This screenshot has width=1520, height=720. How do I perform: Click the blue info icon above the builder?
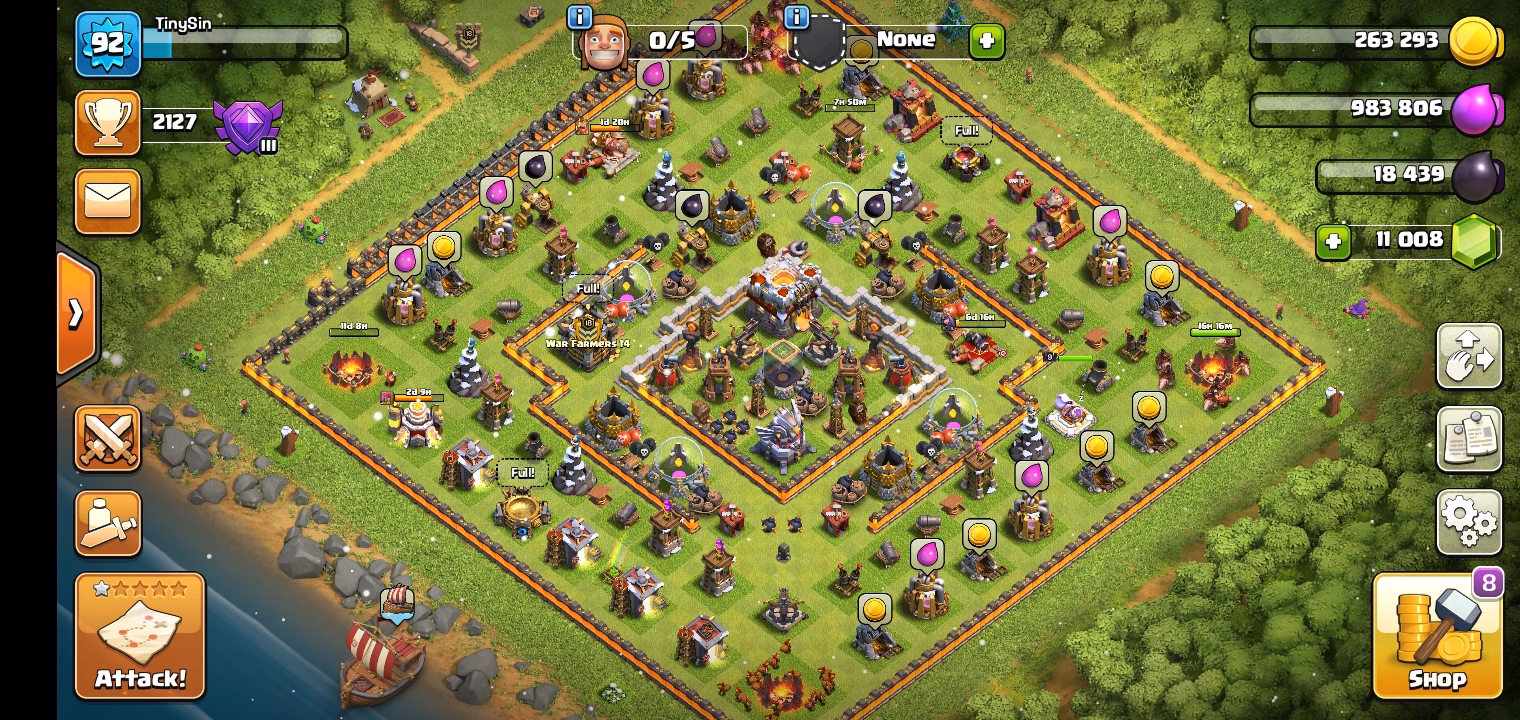(578, 16)
